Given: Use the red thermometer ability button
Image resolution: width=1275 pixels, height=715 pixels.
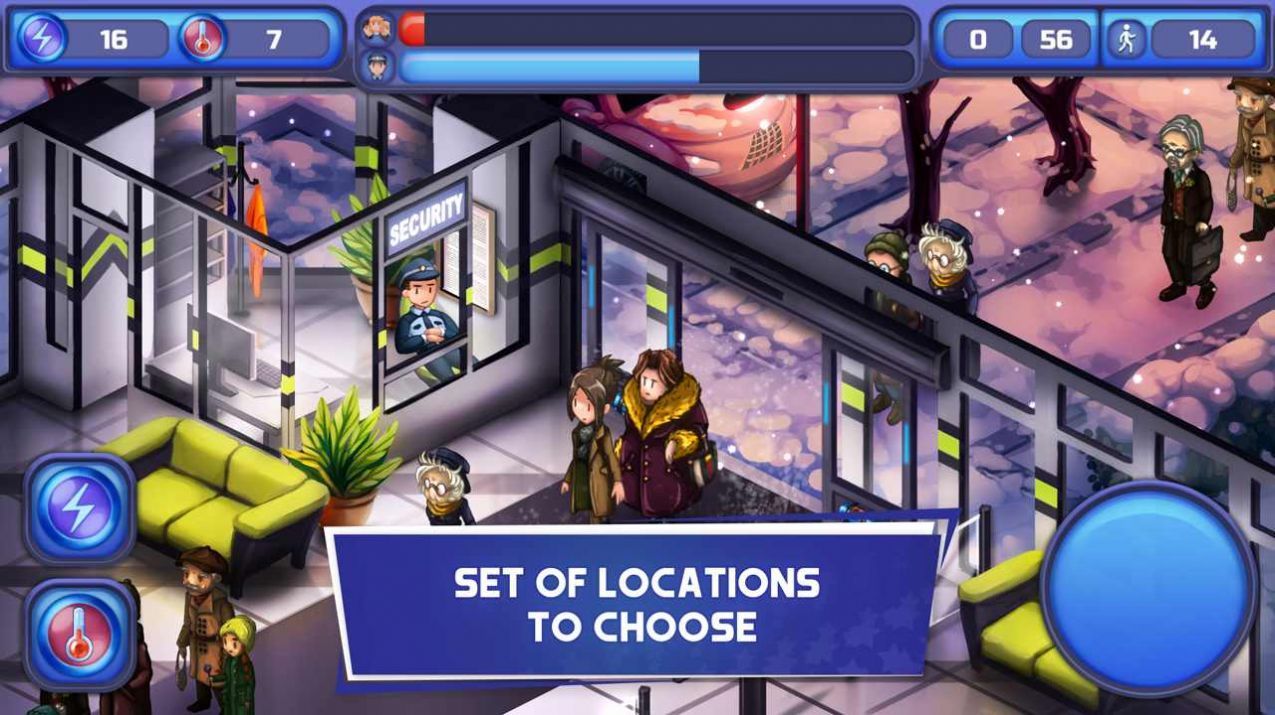Looking at the screenshot, I should pyautogui.click(x=79, y=634).
